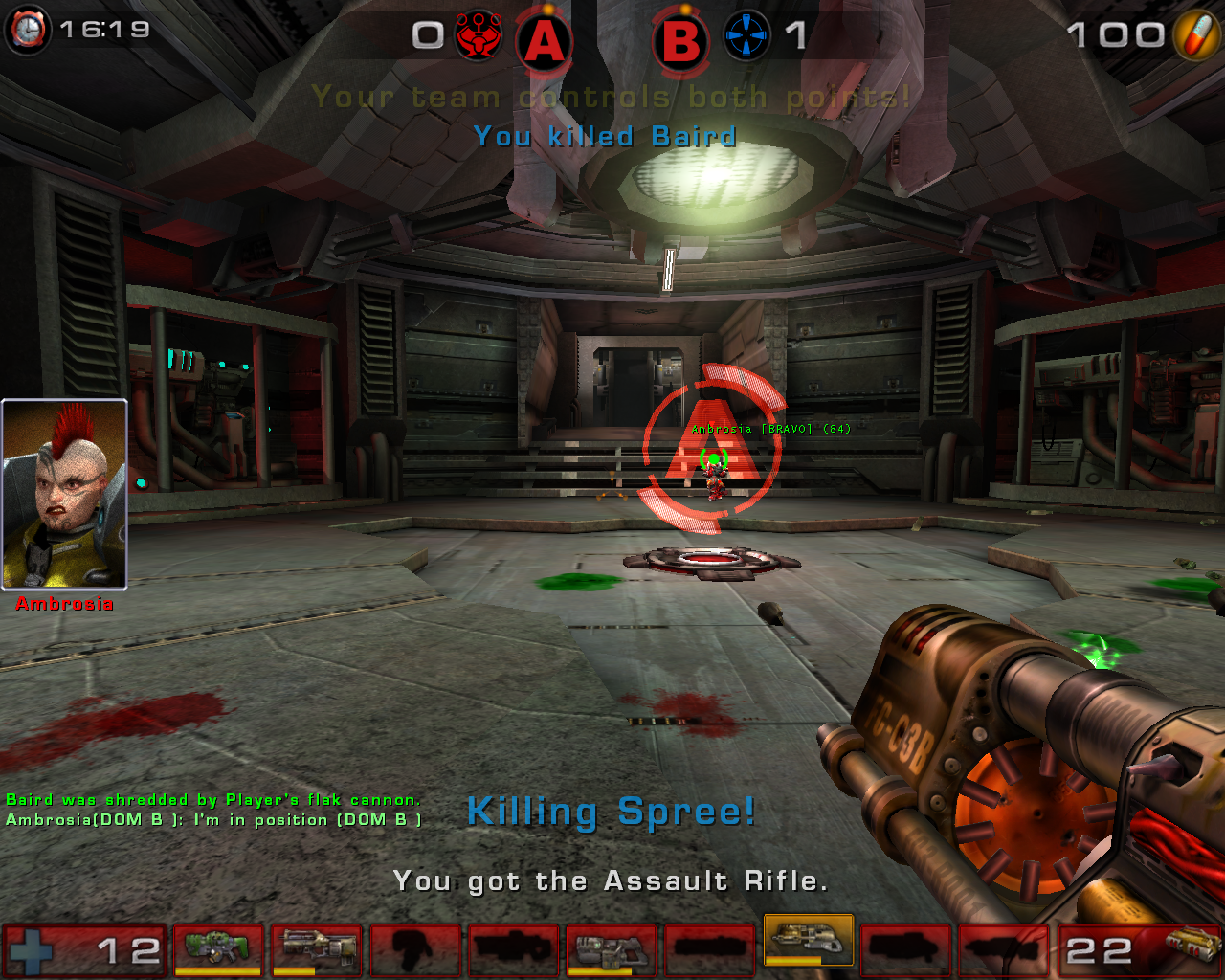Click the blue team emblem icon
Screen dimensions: 1225x980
point(746,36)
